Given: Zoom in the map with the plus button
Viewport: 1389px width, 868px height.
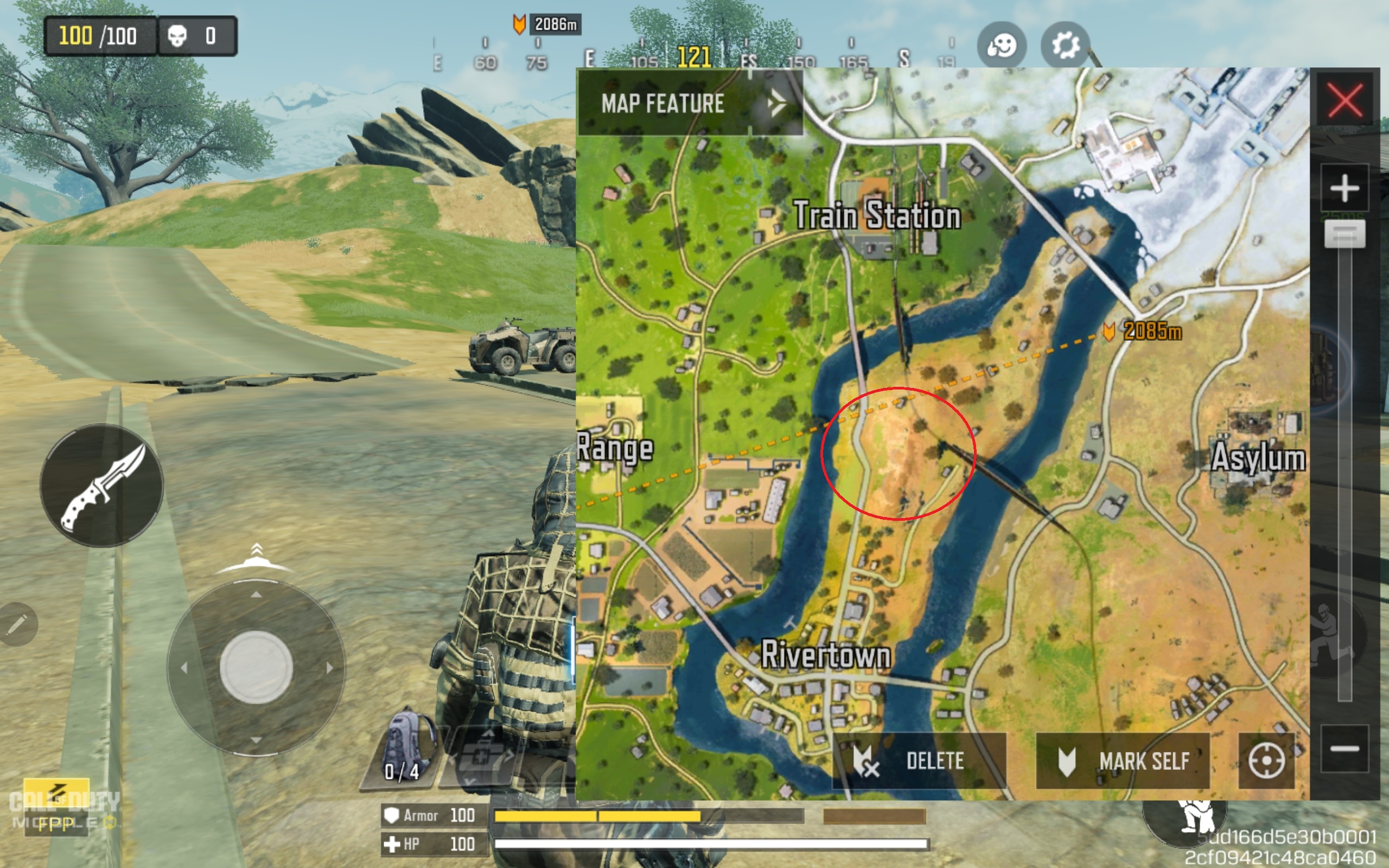Looking at the screenshot, I should click(1344, 188).
